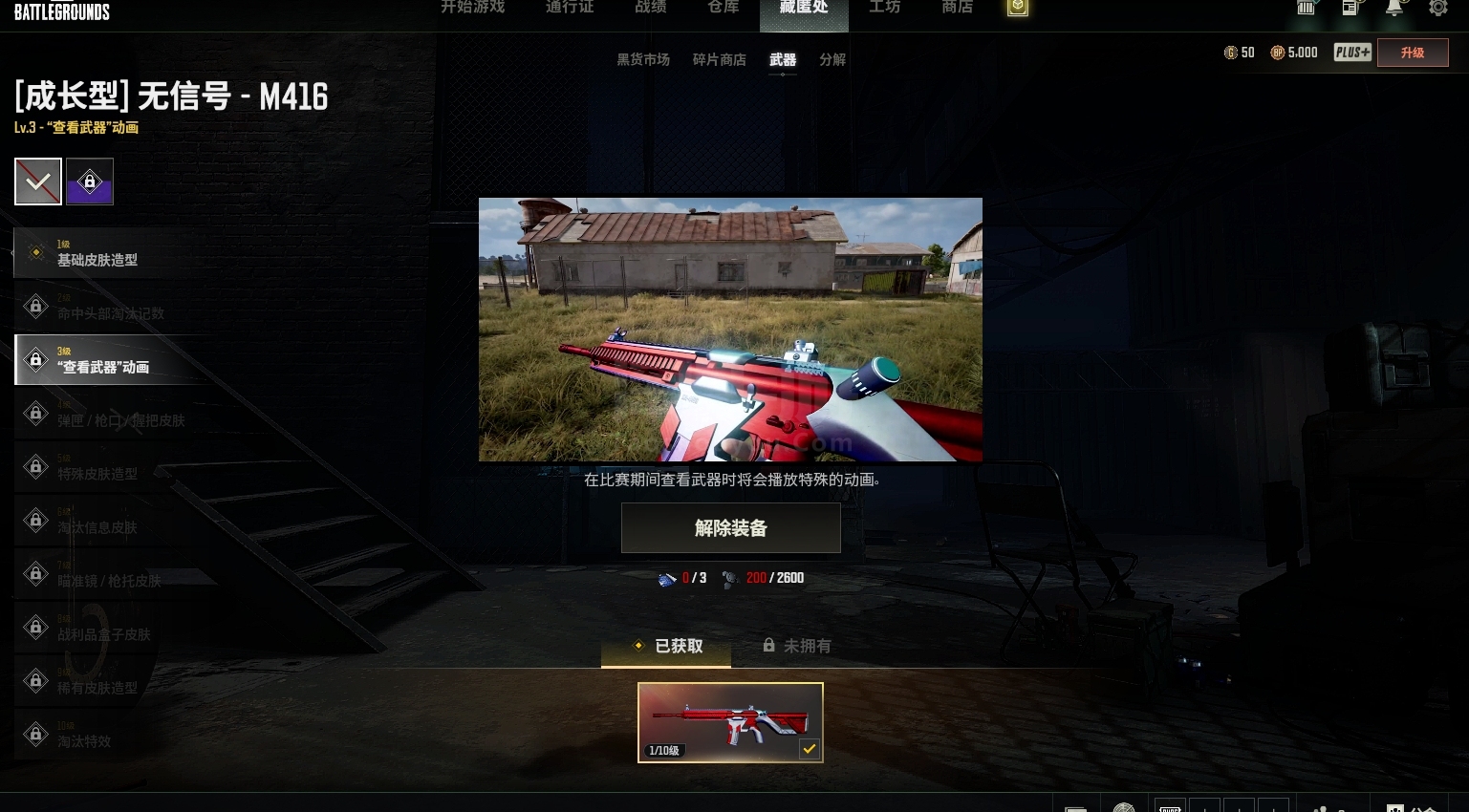
Task: Click the 升级 upgrade button
Action: click(x=1413, y=53)
